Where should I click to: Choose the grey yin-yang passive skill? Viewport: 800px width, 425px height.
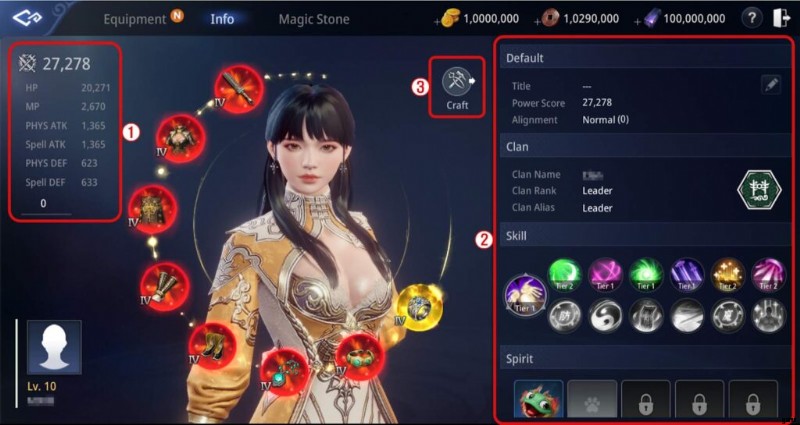(606, 315)
